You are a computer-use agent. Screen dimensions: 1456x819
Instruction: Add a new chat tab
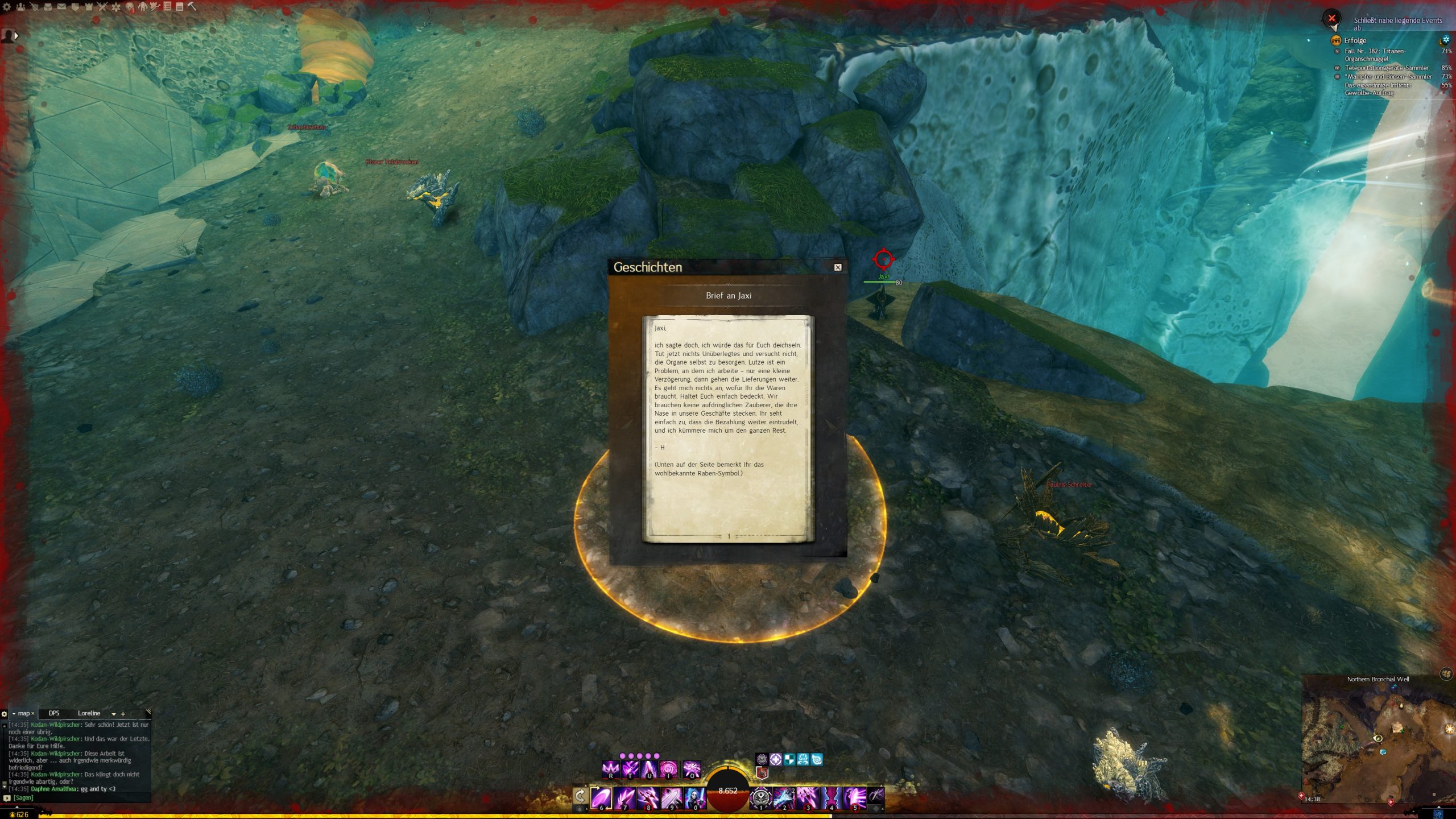tap(123, 714)
